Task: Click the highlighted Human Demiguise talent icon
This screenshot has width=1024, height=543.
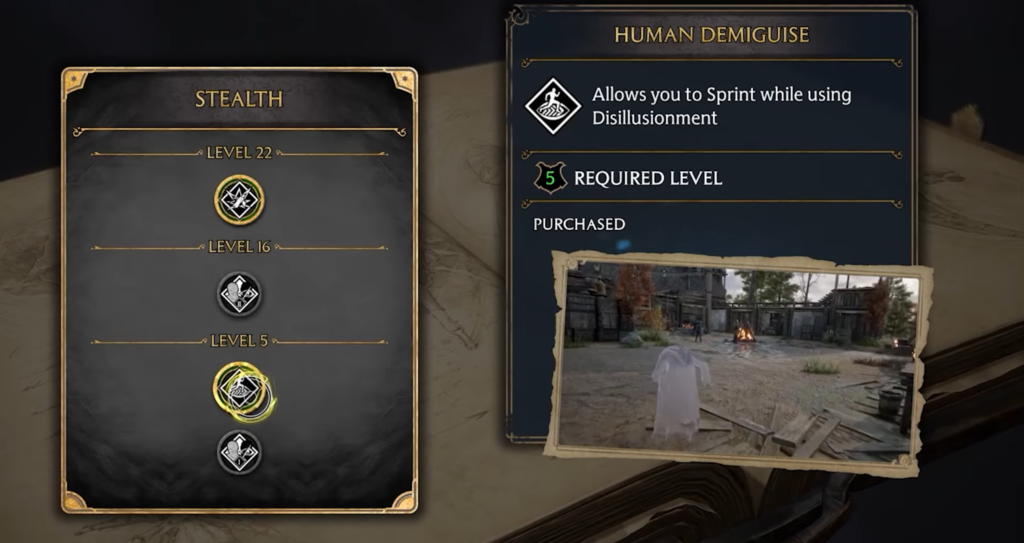Action: coord(239,388)
